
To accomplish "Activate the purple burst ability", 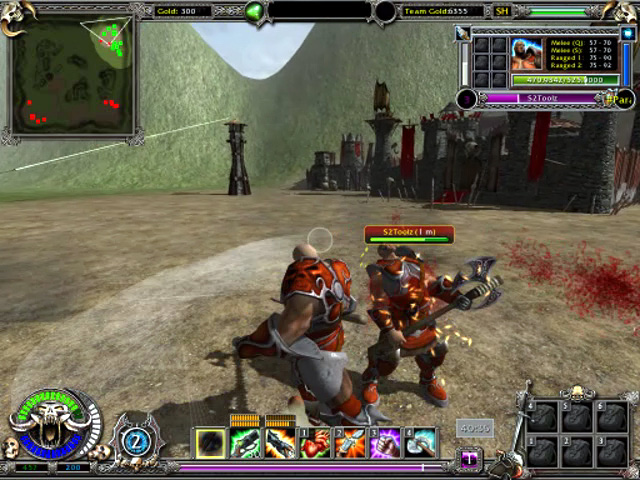I will [386, 442].
